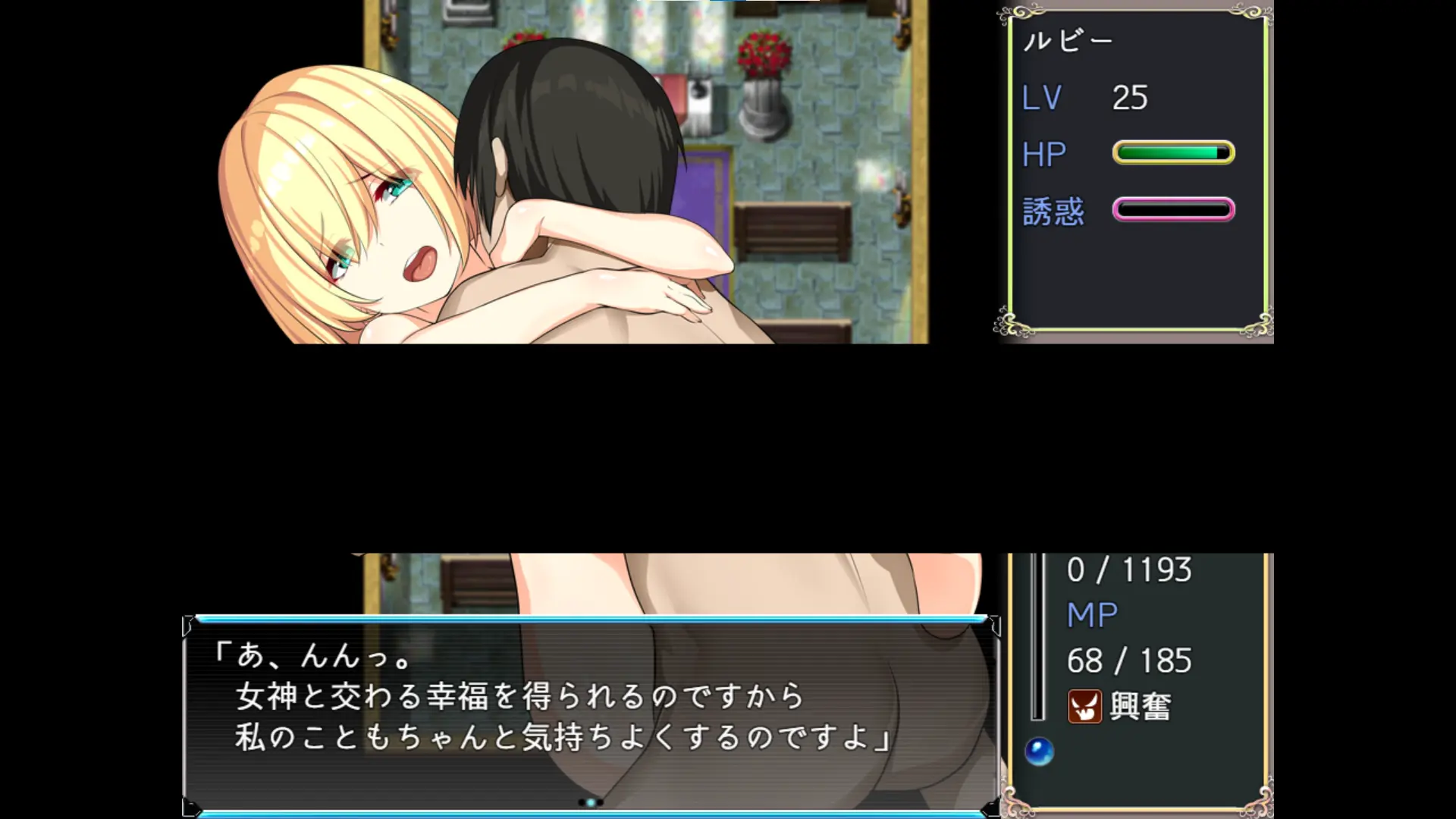This screenshot has height=819, width=1456.
Task: Click the blinking continue indicator in dialogue box
Action: [591, 802]
